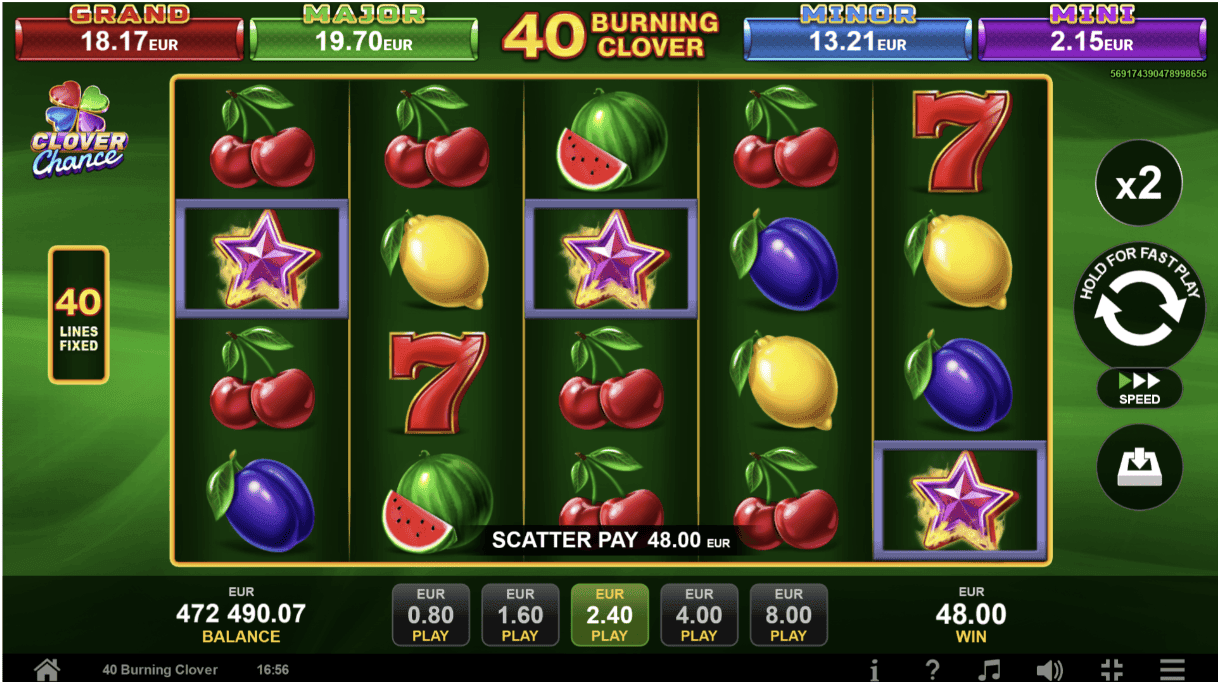Go to the home lobby icon
The image size is (1218, 682).
[46, 669]
